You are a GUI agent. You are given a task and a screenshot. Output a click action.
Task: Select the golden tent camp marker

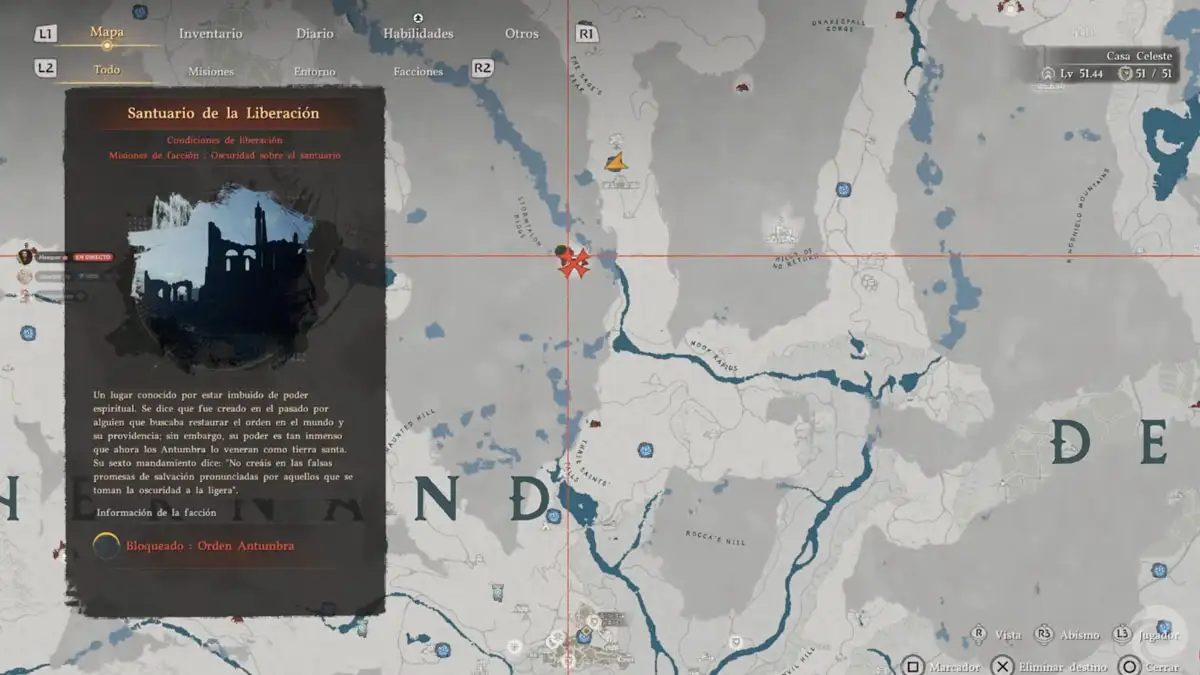pos(616,161)
